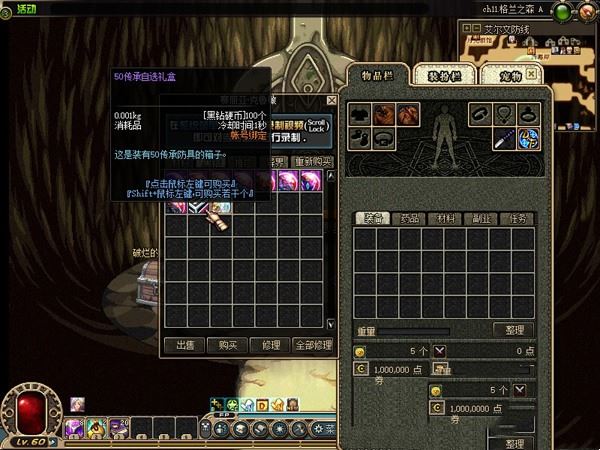
Task: Close the shop window
Action: click(x=332, y=101)
